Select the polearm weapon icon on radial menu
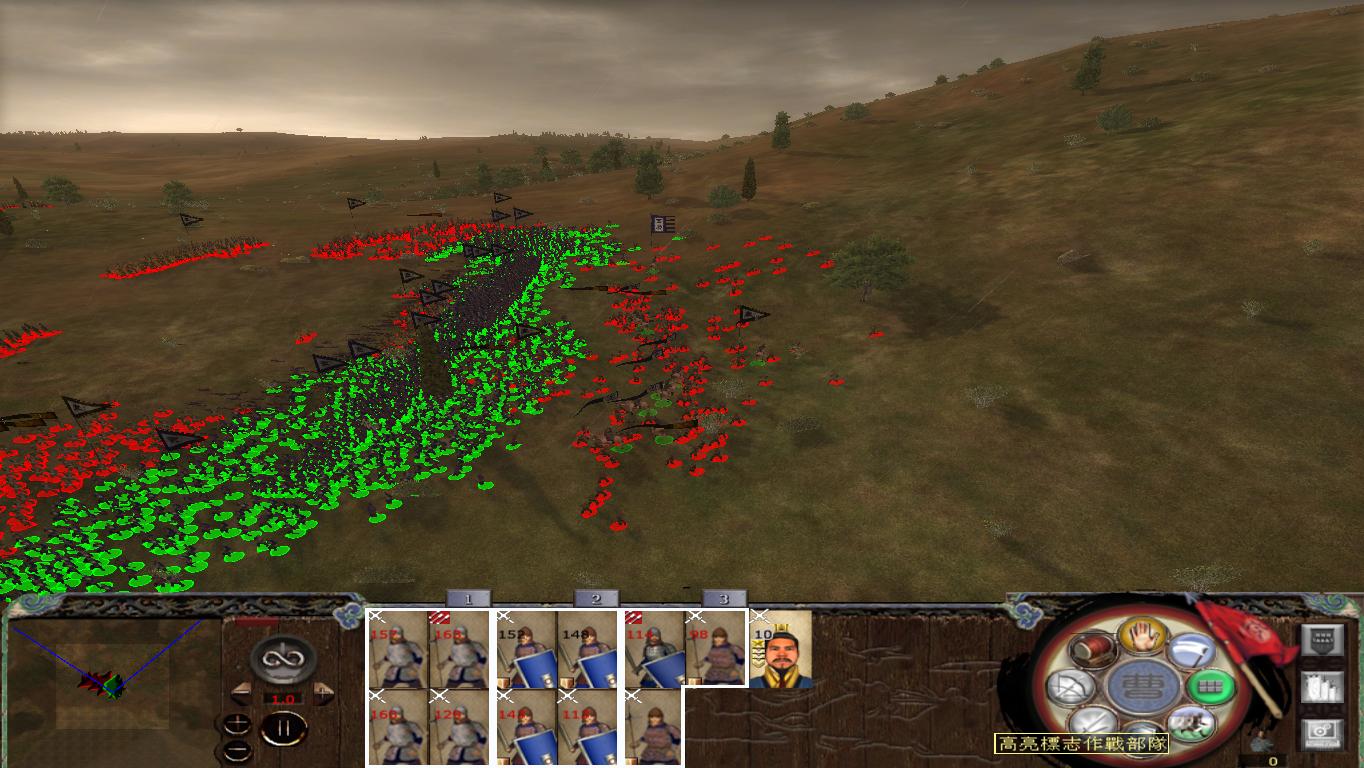The image size is (1364, 768). [1190, 652]
